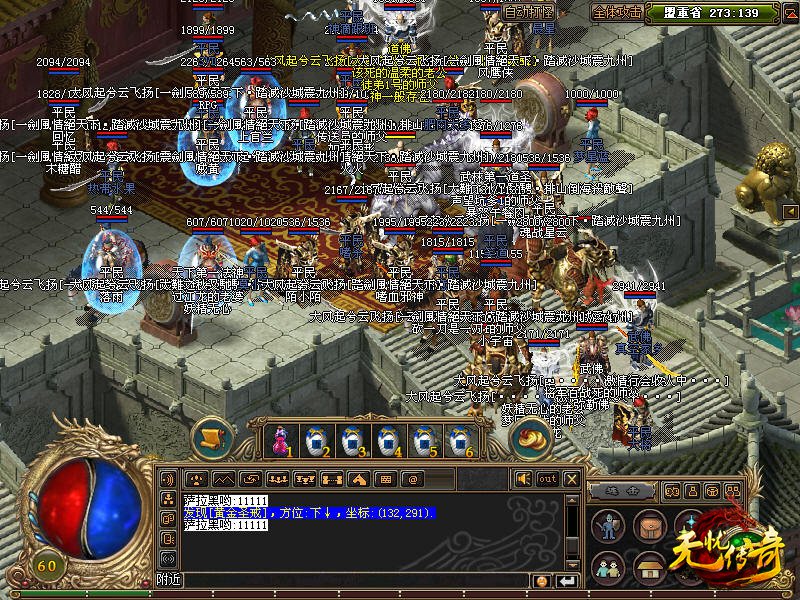Click the '@' chat toolbar button
This screenshot has height=600, width=800.
[x=410, y=479]
